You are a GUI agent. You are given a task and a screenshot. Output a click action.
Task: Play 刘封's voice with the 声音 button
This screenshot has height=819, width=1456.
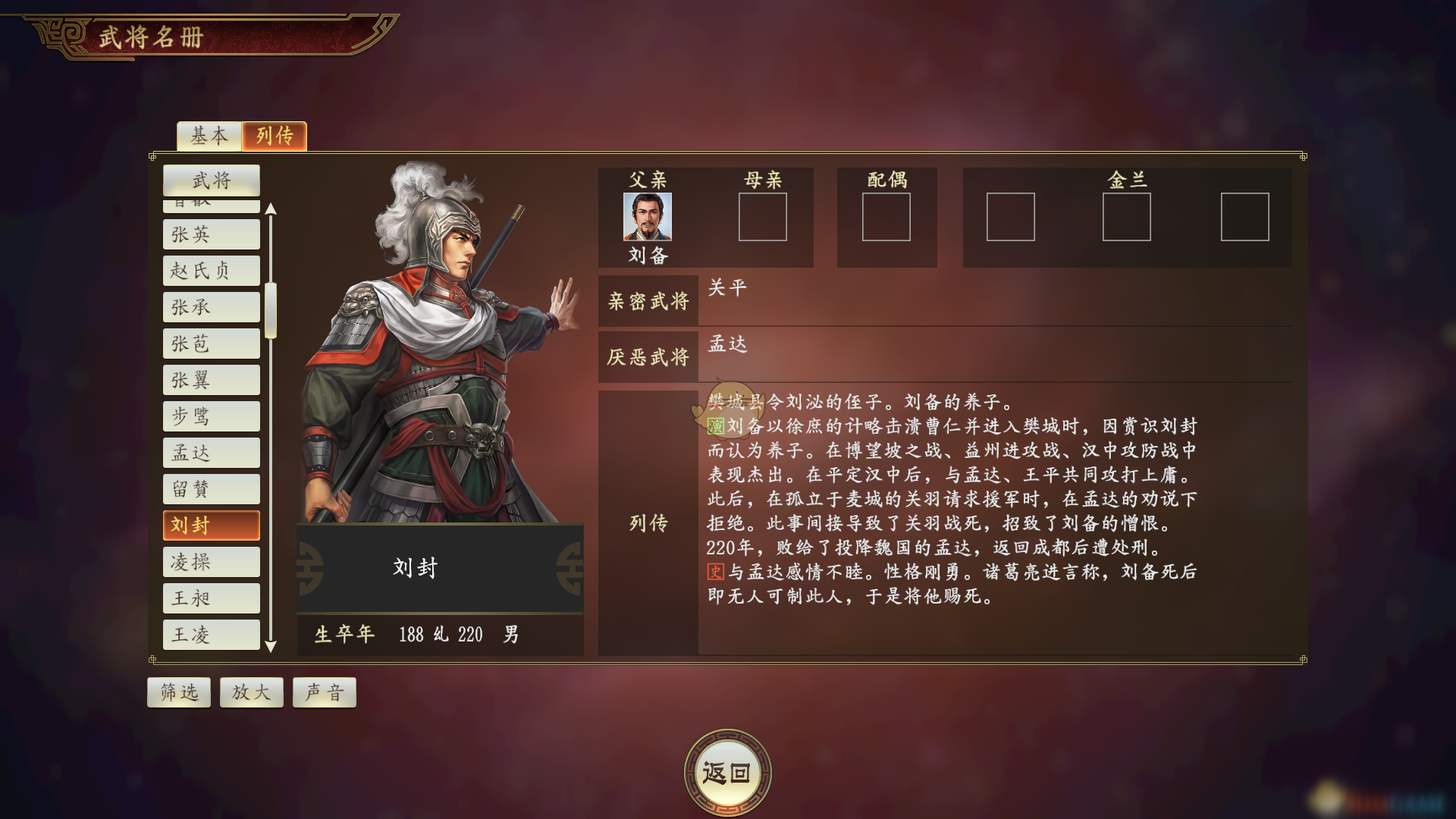[x=324, y=691]
